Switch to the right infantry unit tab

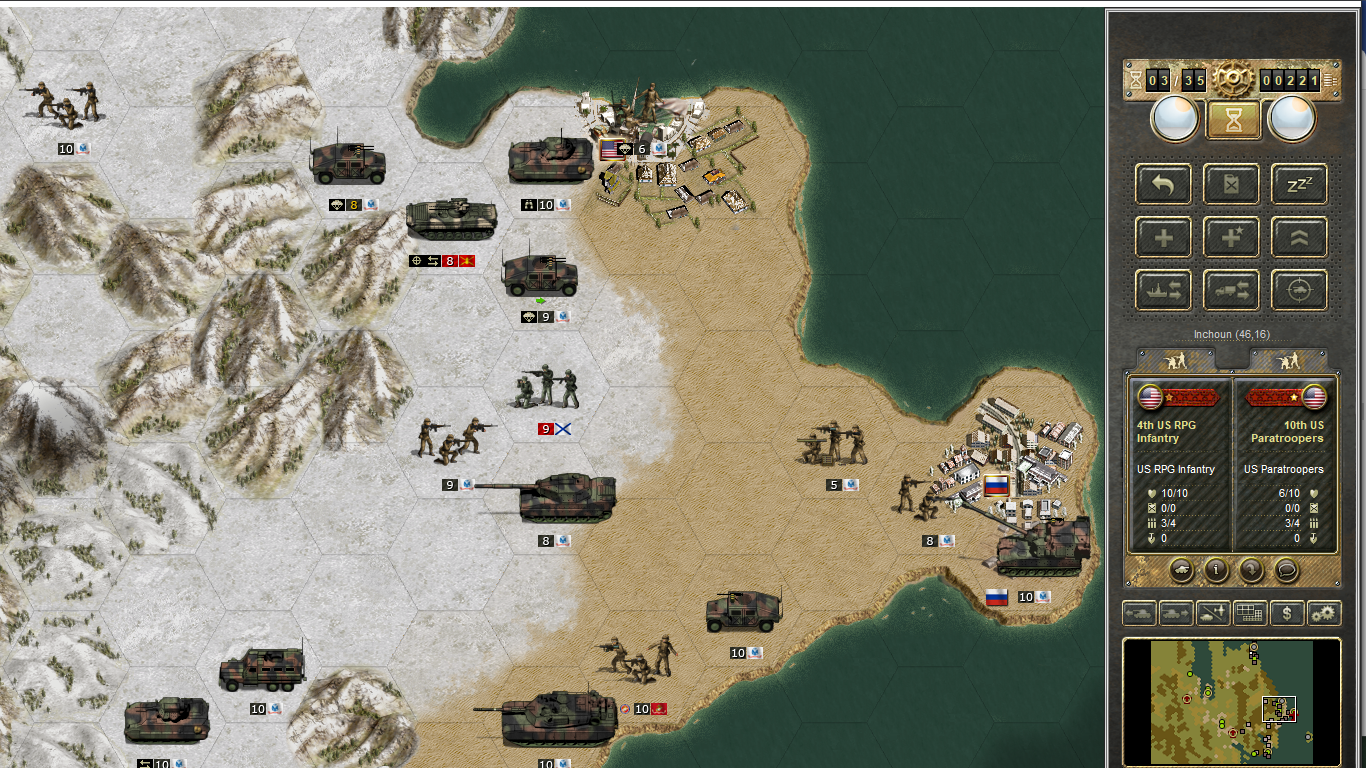click(1289, 360)
